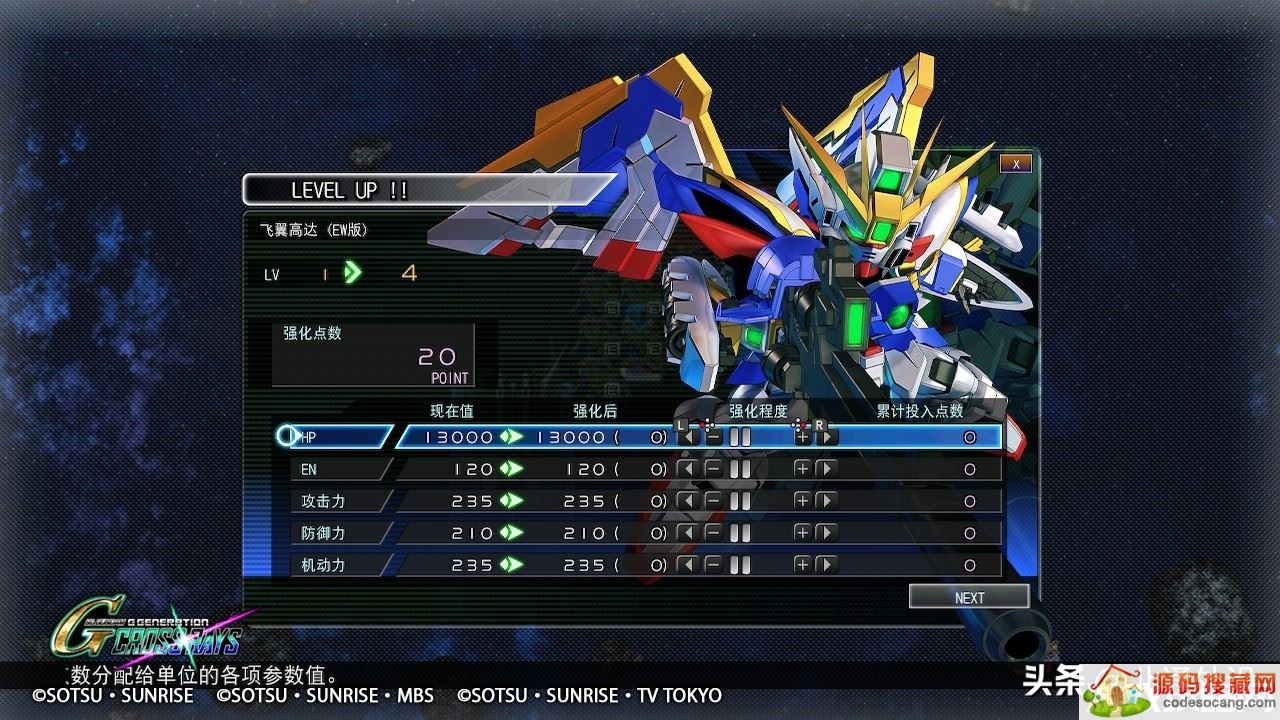The width and height of the screenshot is (1280, 720).
Task: Click the right arrow on 攻击力 row
Action: [x=827, y=501]
